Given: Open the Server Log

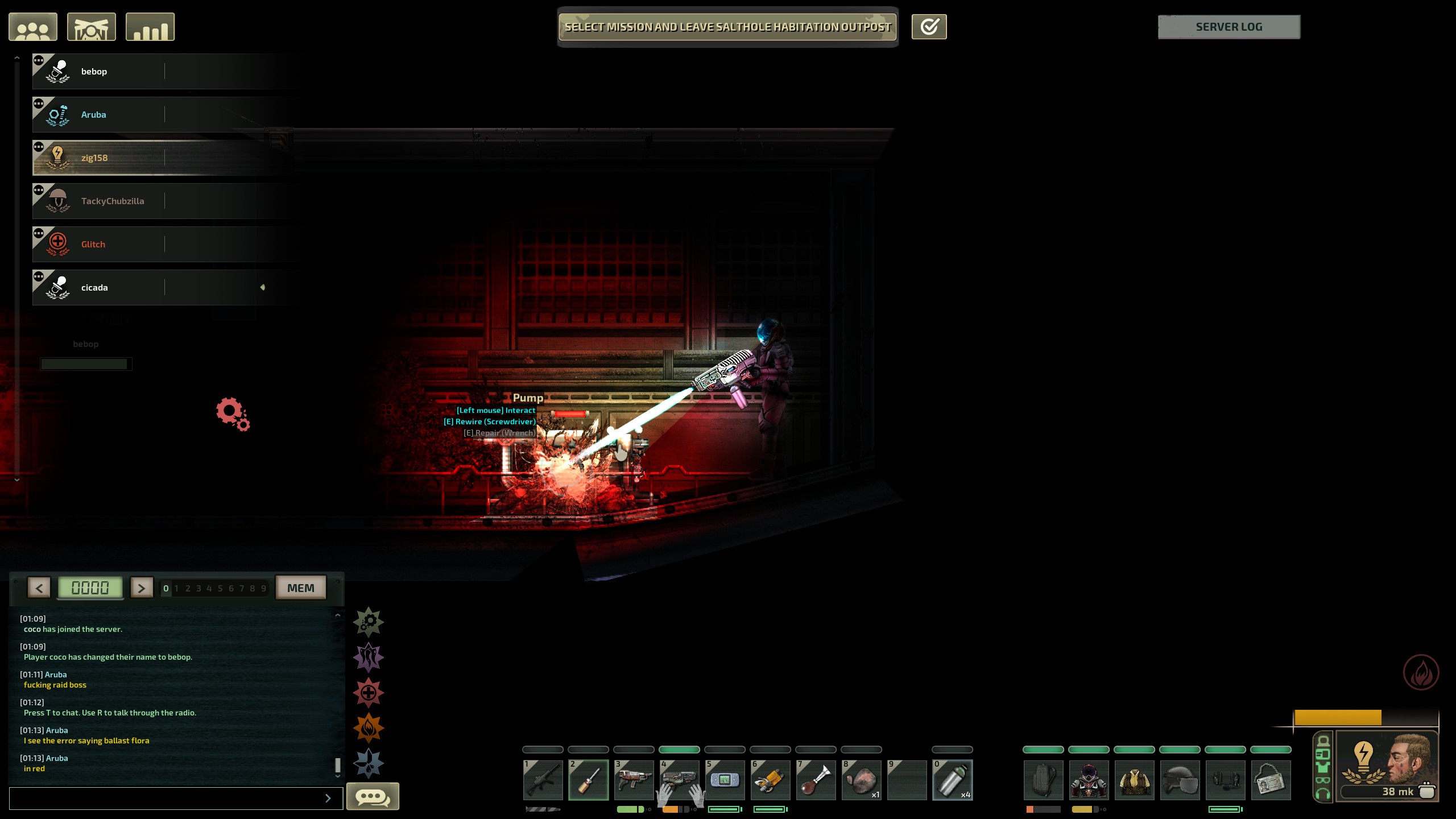Looking at the screenshot, I should (1229, 26).
